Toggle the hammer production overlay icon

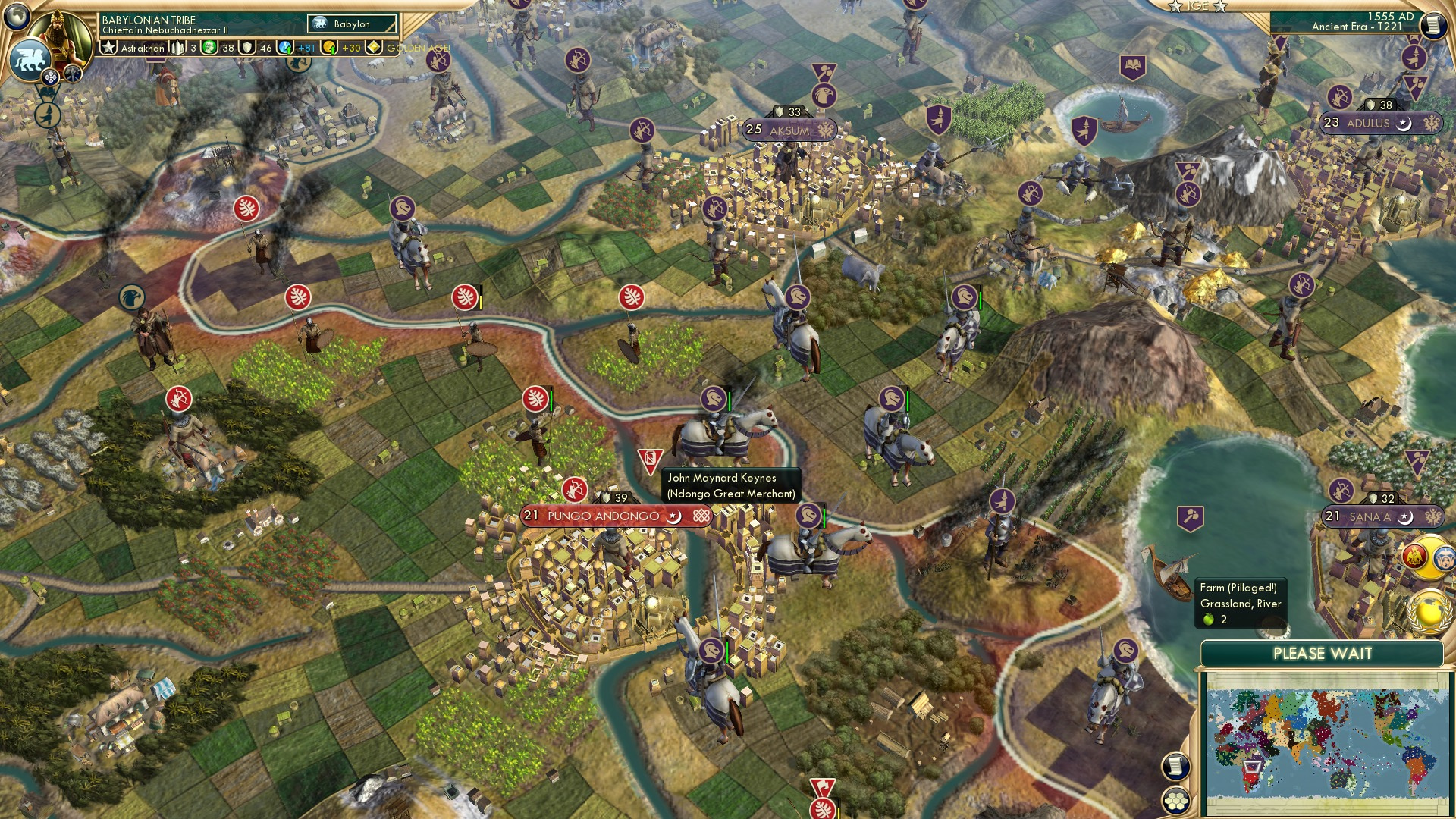tap(74, 72)
